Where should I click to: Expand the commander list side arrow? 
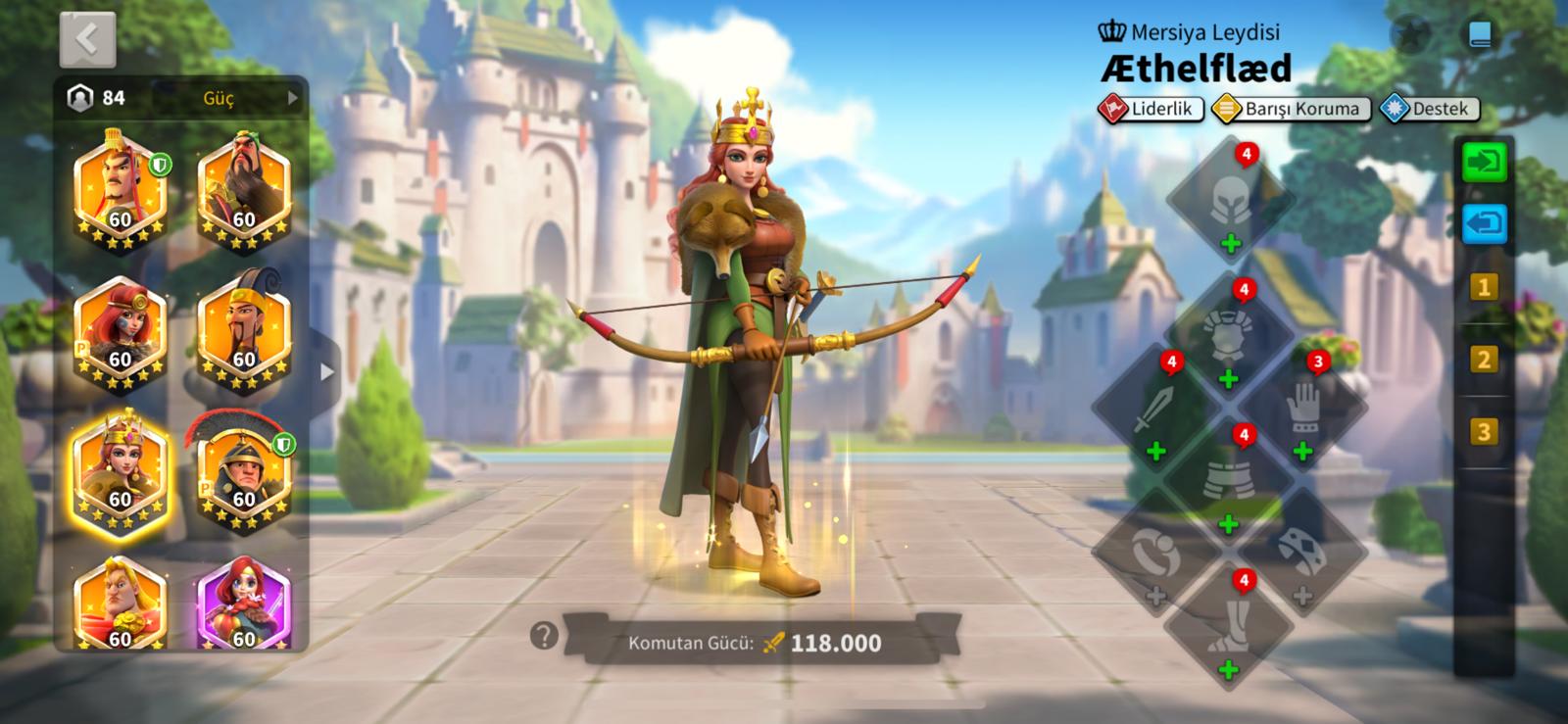click(327, 372)
